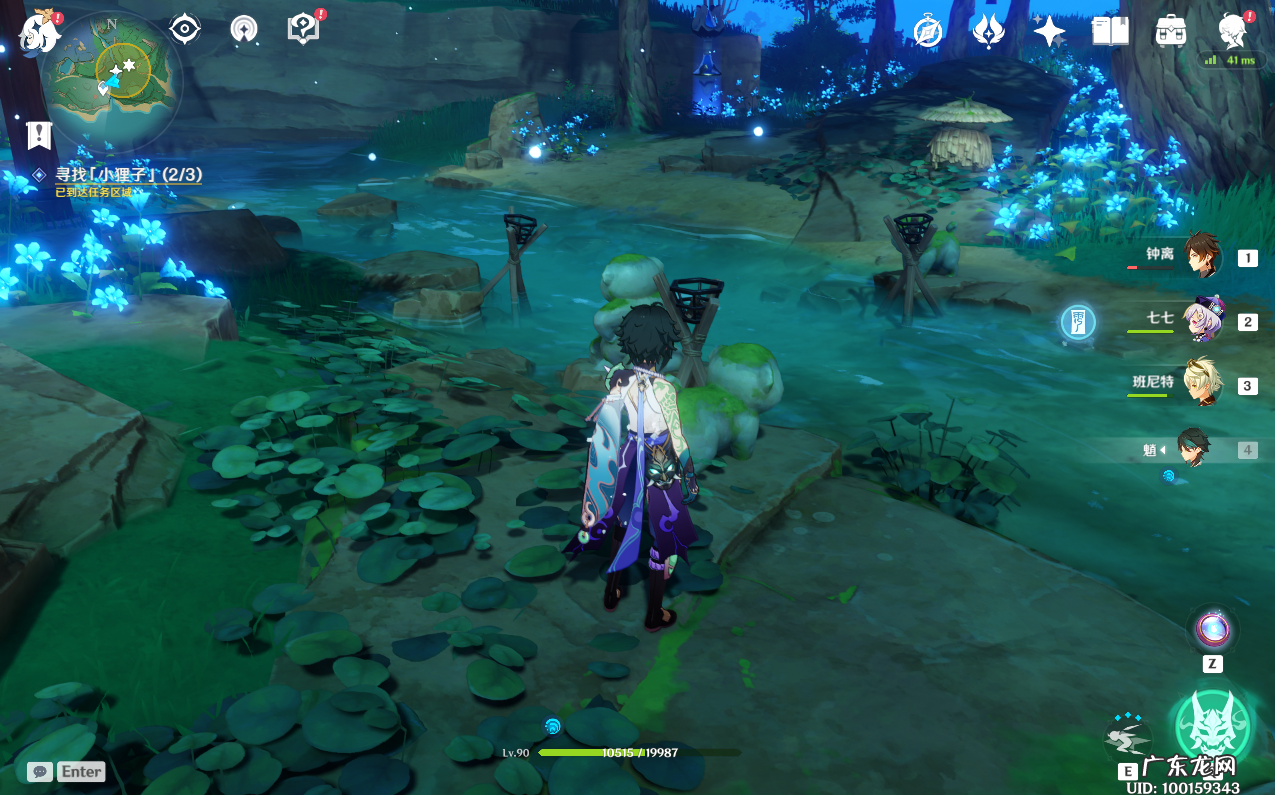Use the round gadget above Z
The width and height of the screenshot is (1275, 795).
1212,630
